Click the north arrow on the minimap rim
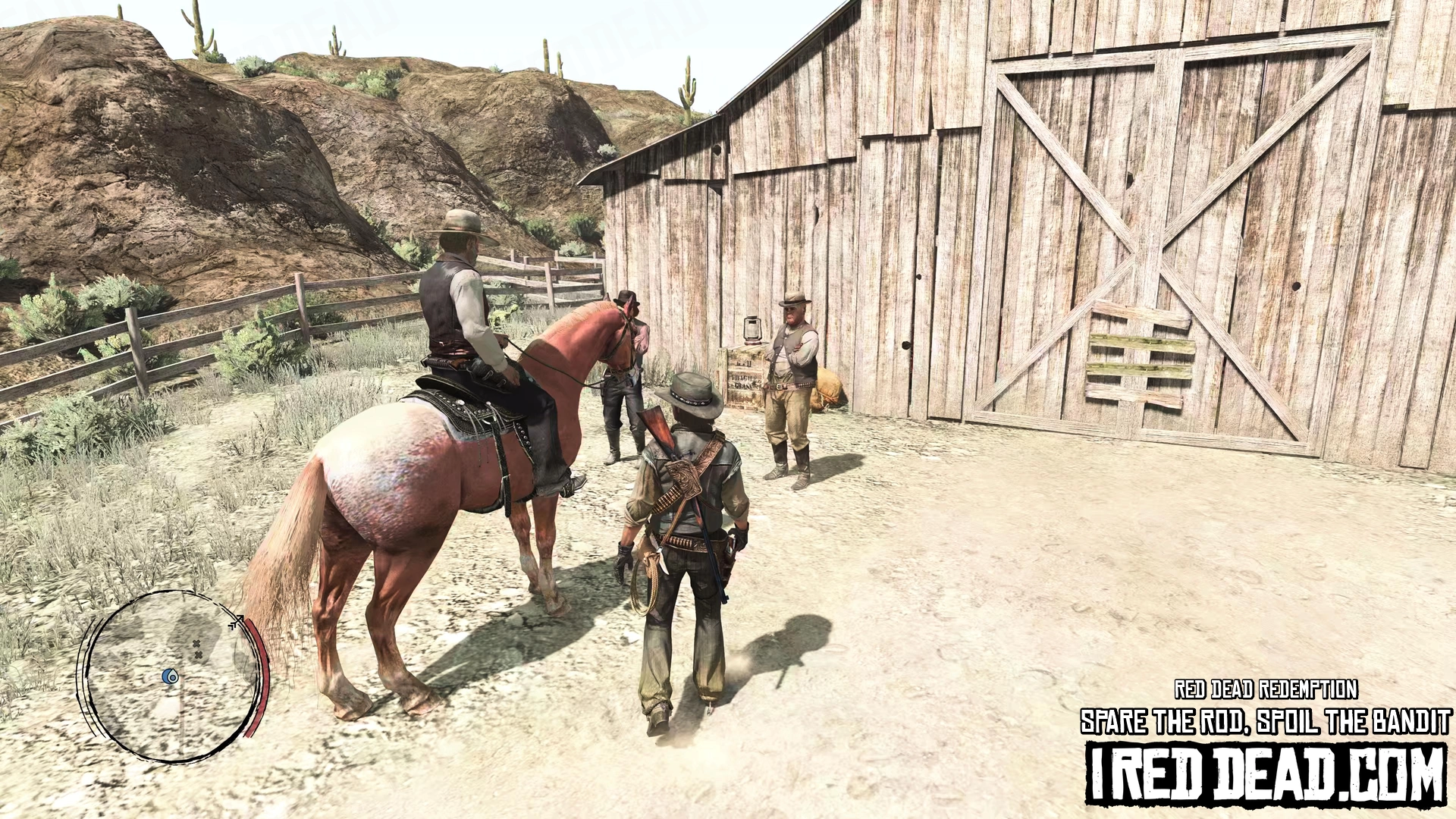1456x819 pixels. [237, 623]
